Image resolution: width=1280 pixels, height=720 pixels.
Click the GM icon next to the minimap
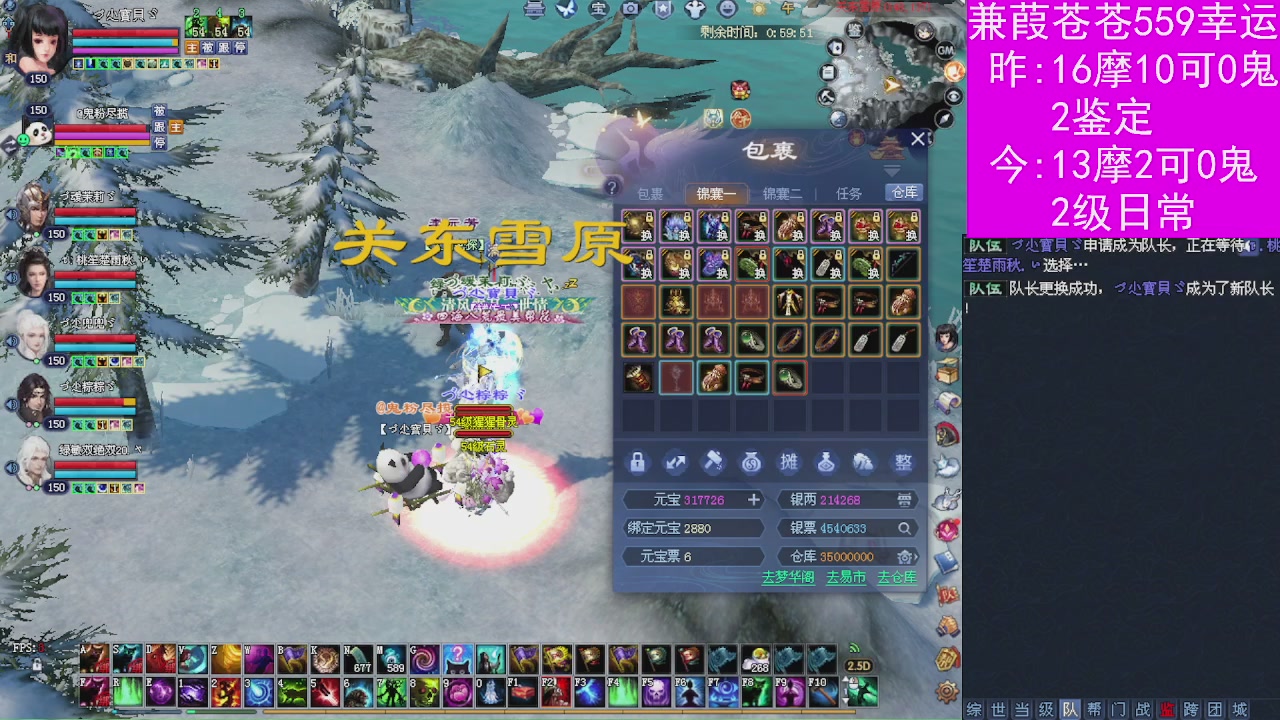[946, 51]
